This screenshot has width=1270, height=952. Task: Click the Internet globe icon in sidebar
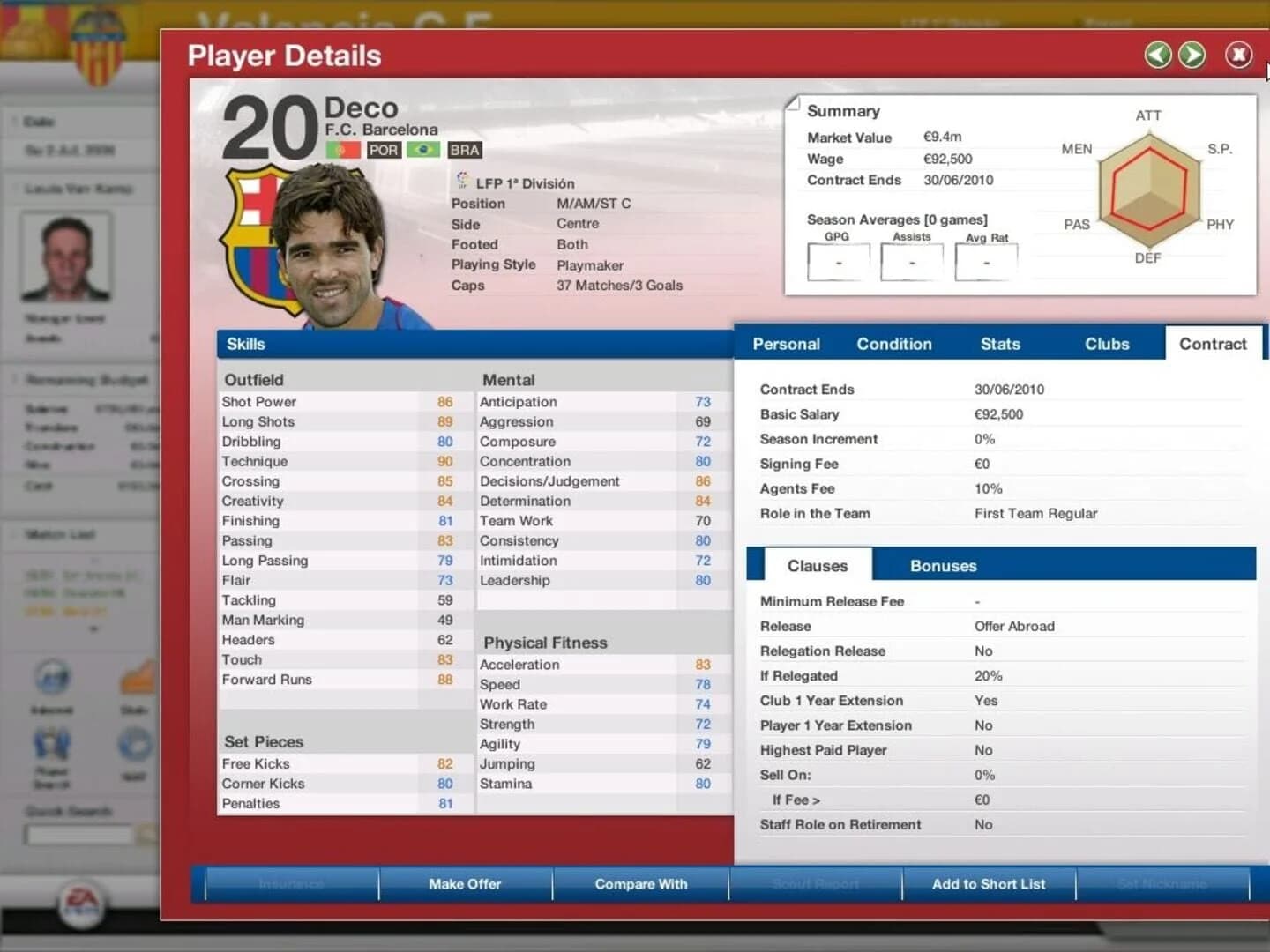click(x=53, y=676)
